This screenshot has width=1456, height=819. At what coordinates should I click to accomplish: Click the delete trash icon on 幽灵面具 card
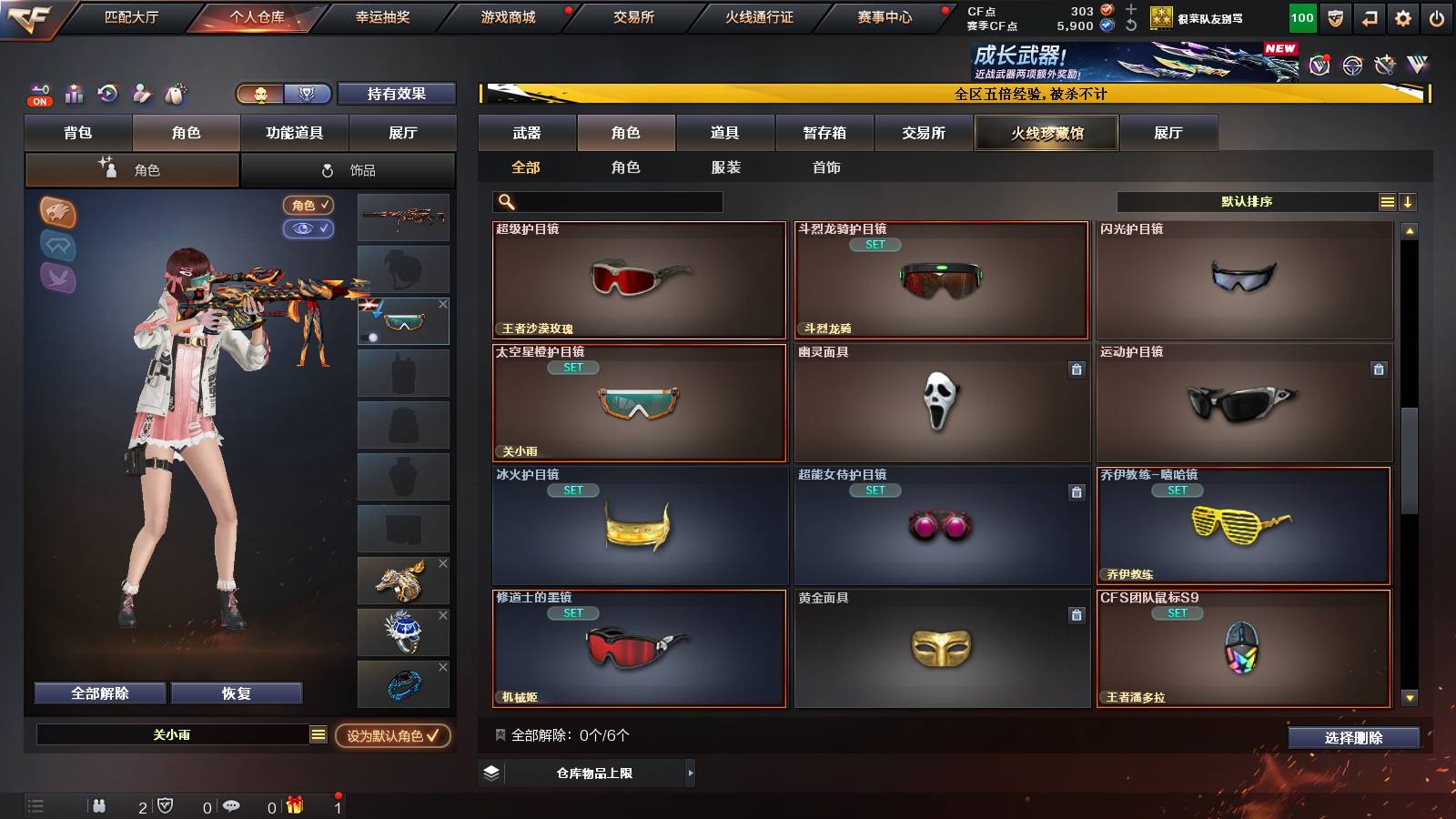pyautogui.click(x=1077, y=370)
